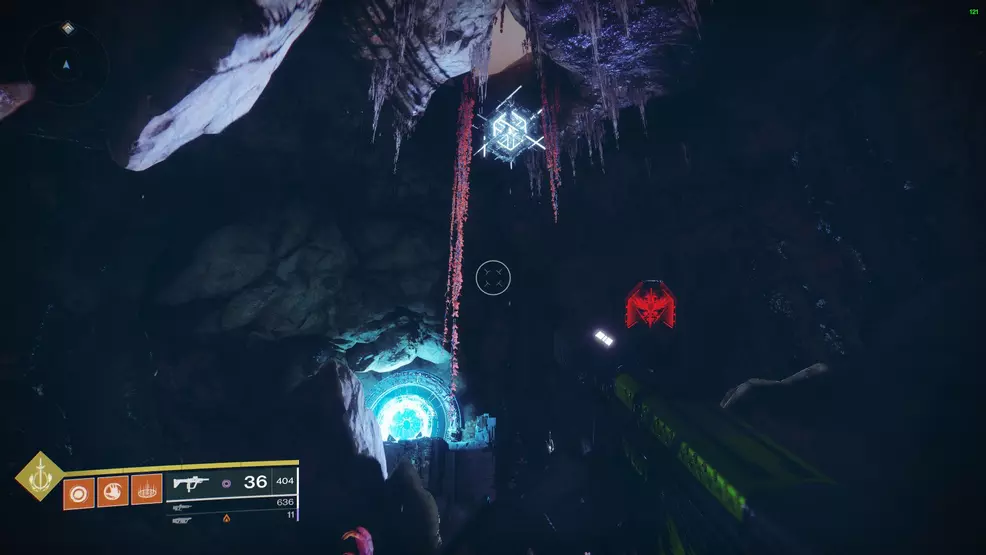Trigger the fist melee ability icon
986x555 pixels.
tap(112, 491)
